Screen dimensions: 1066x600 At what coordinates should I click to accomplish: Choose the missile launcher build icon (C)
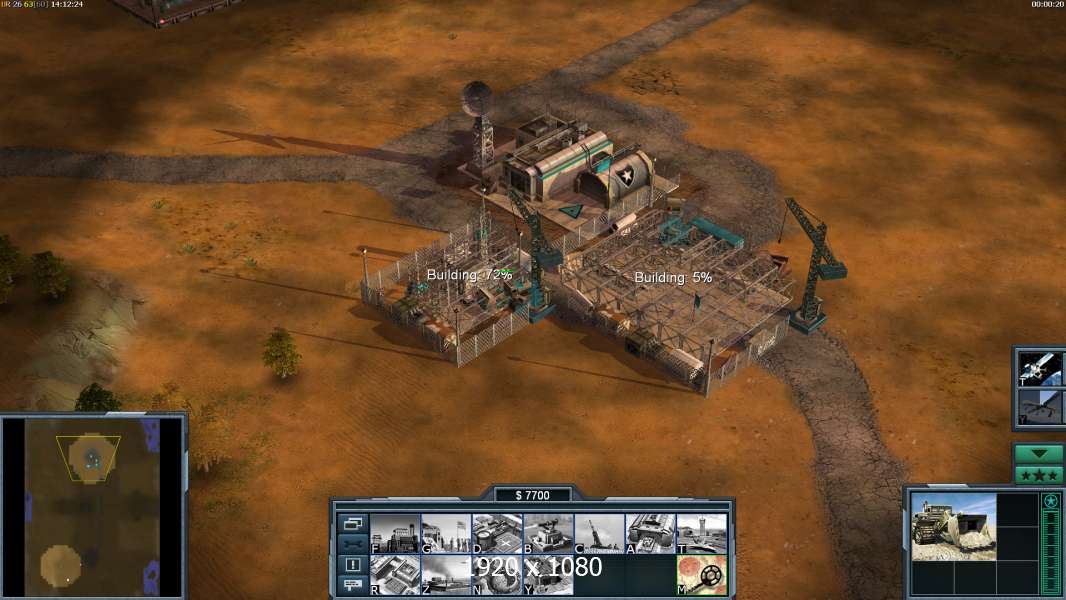click(599, 533)
